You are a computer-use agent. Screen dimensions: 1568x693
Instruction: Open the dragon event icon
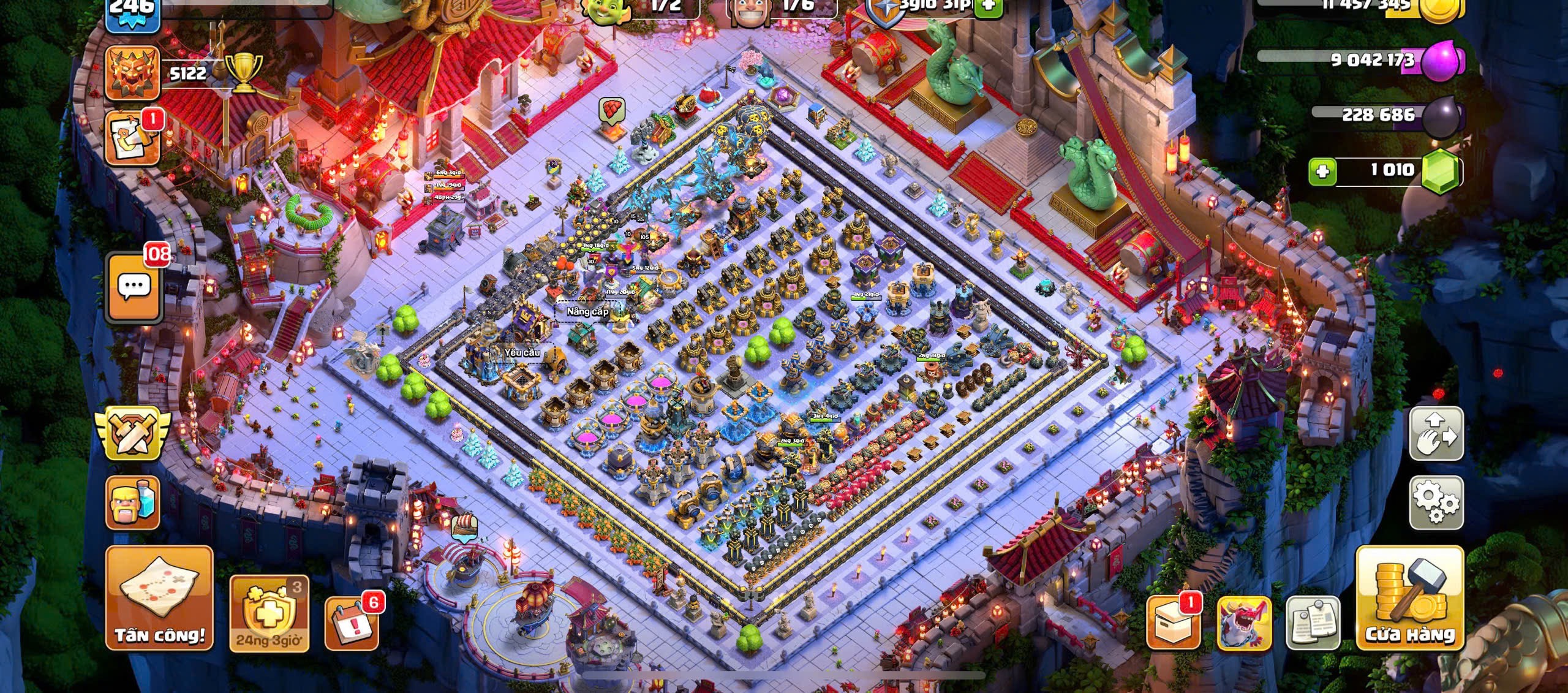(x=1243, y=622)
